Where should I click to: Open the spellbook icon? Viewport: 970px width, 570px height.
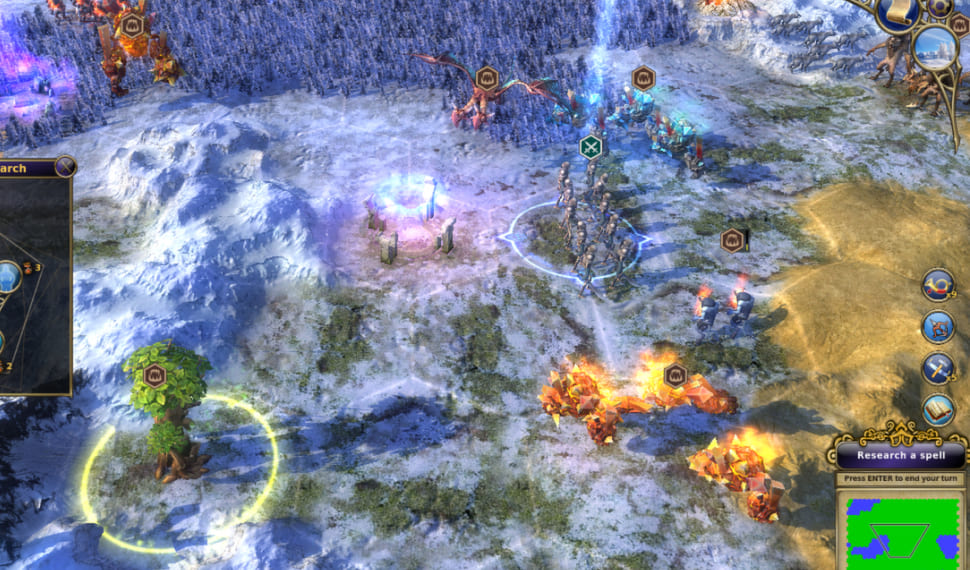(938, 408)
